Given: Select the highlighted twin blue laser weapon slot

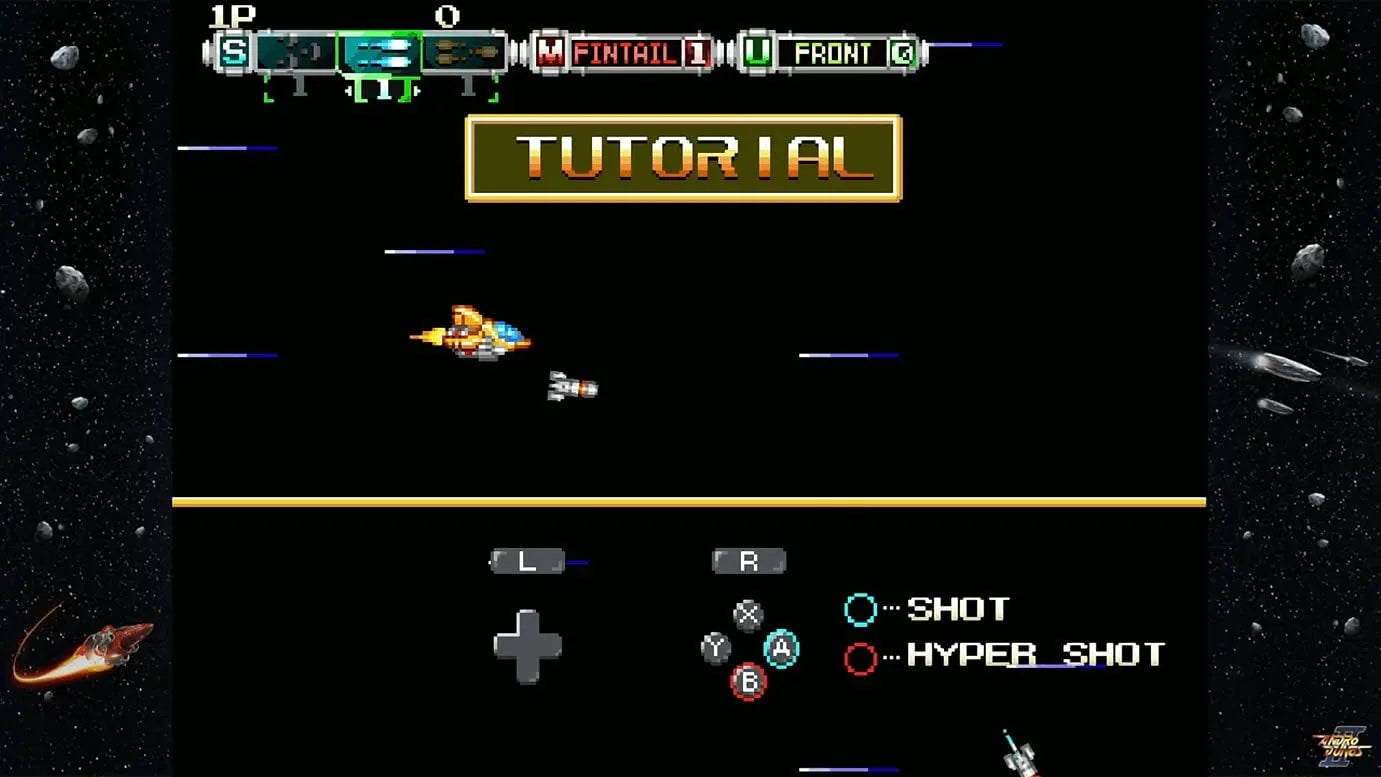Looking at the screenshot, I should 381,52.
